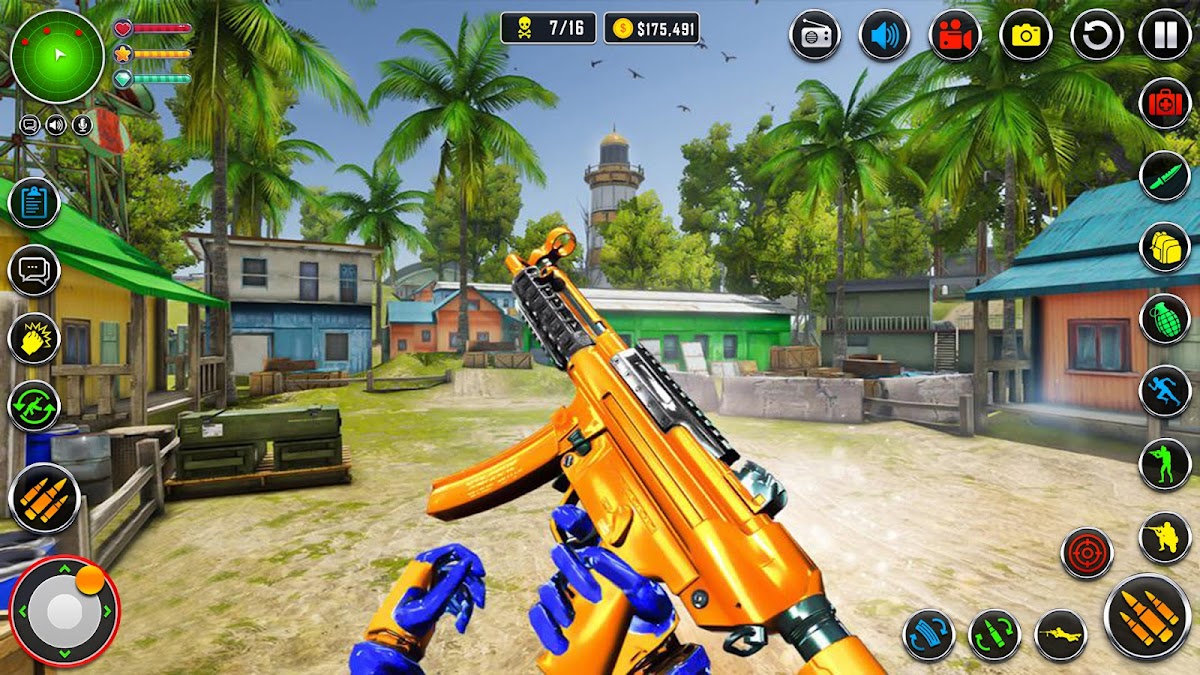
Task: Open the blue clipboard missions button
Action: tap(35, 204)
